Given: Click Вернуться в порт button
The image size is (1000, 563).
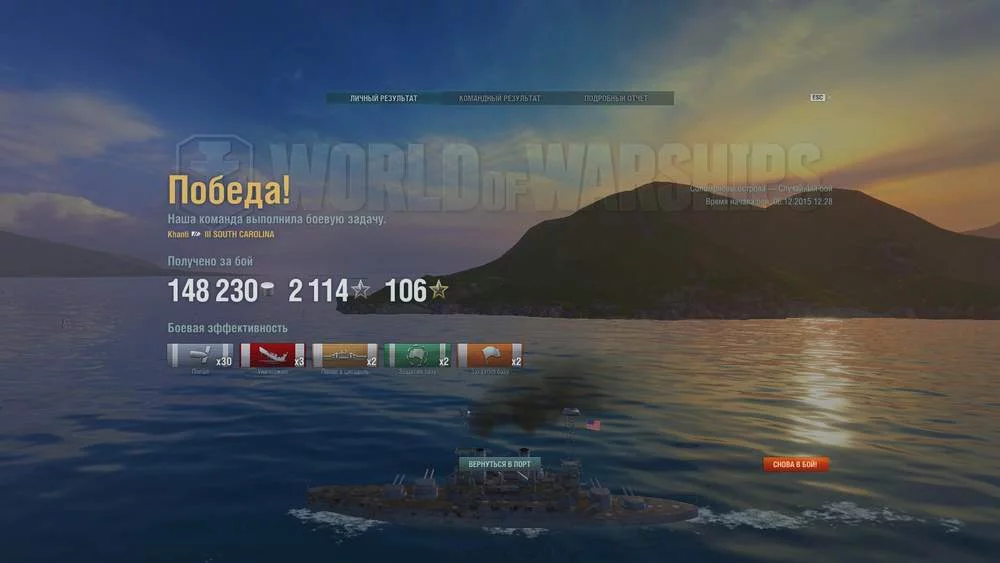Looking at the screenshot, I should point(500,464).
